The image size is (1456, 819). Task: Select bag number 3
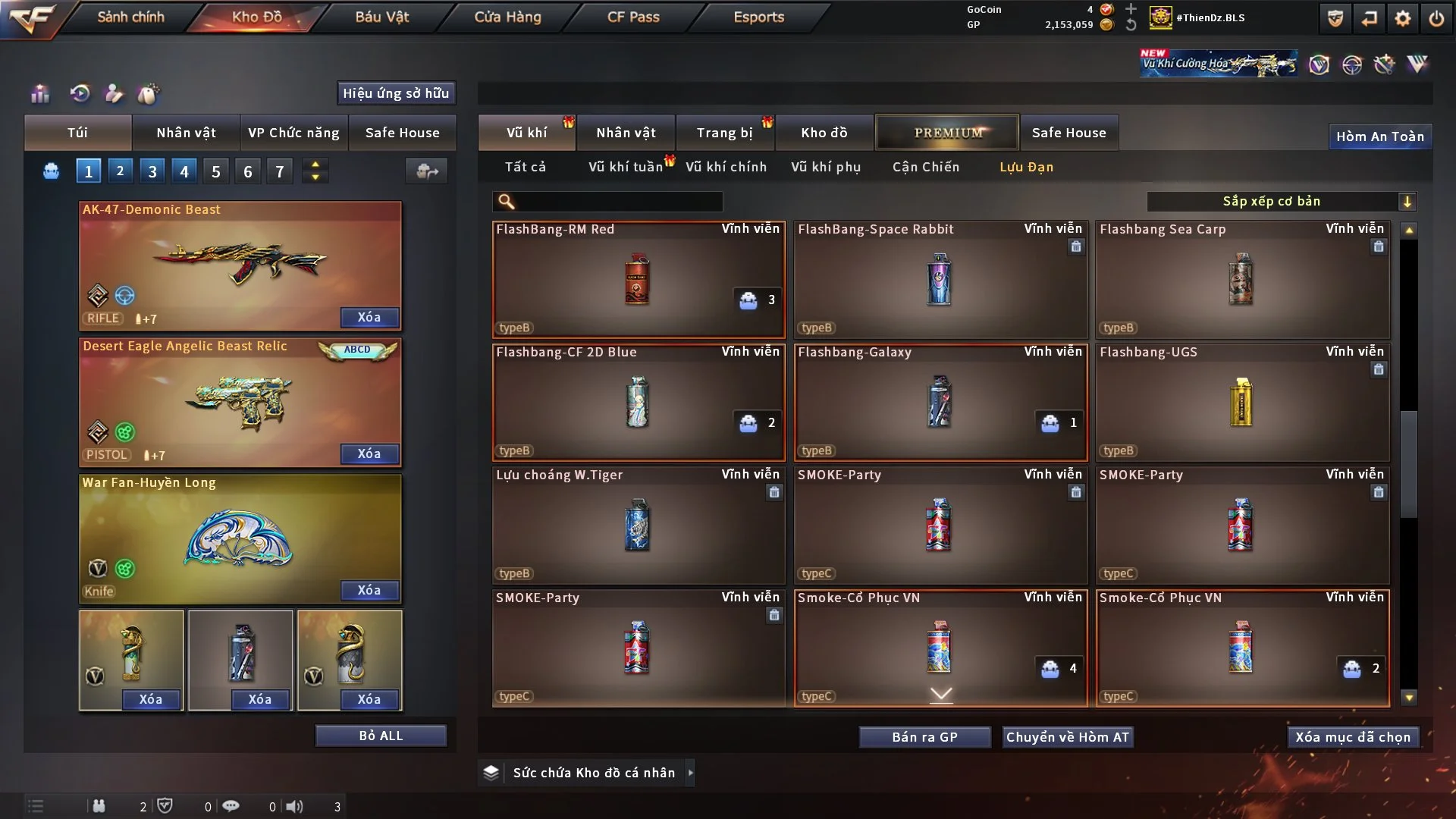[152, 171]
